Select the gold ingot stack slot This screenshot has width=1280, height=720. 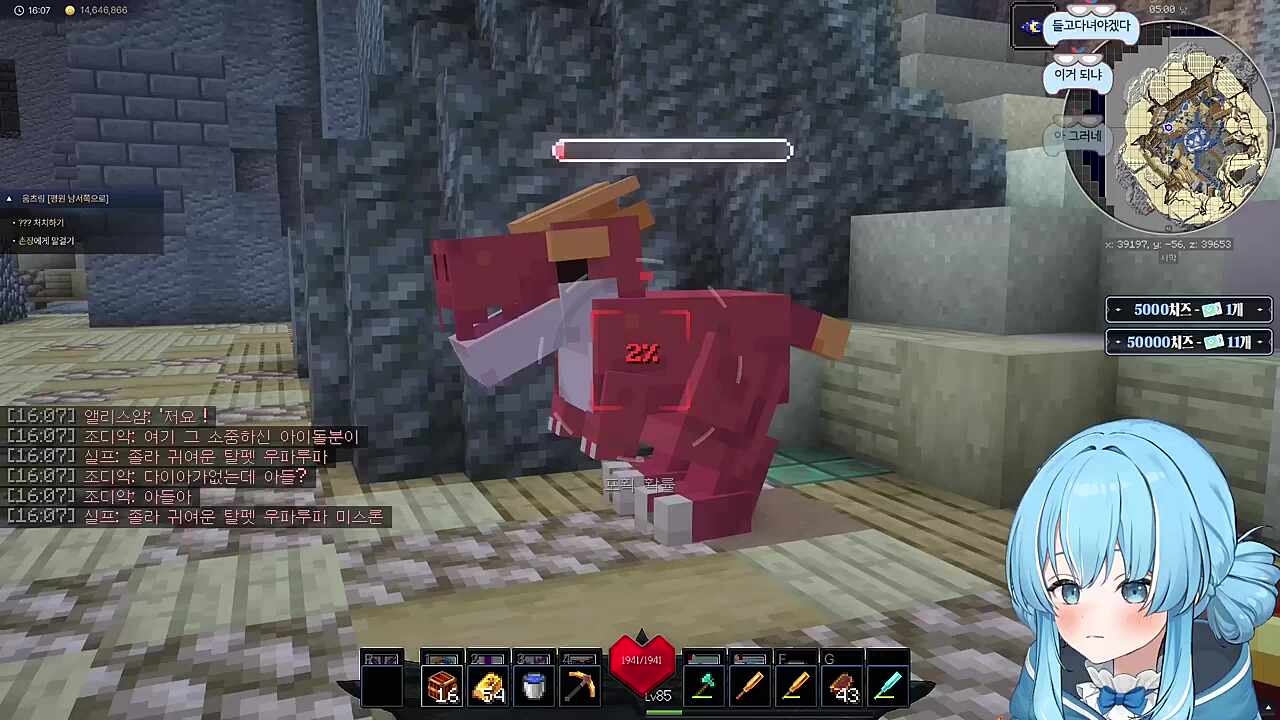click(488, 687)
